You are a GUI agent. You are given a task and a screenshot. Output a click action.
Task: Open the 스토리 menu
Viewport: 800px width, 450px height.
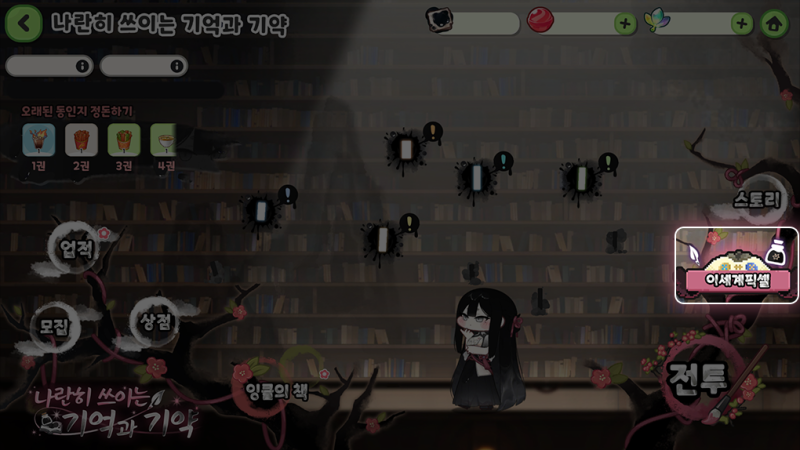756,199
